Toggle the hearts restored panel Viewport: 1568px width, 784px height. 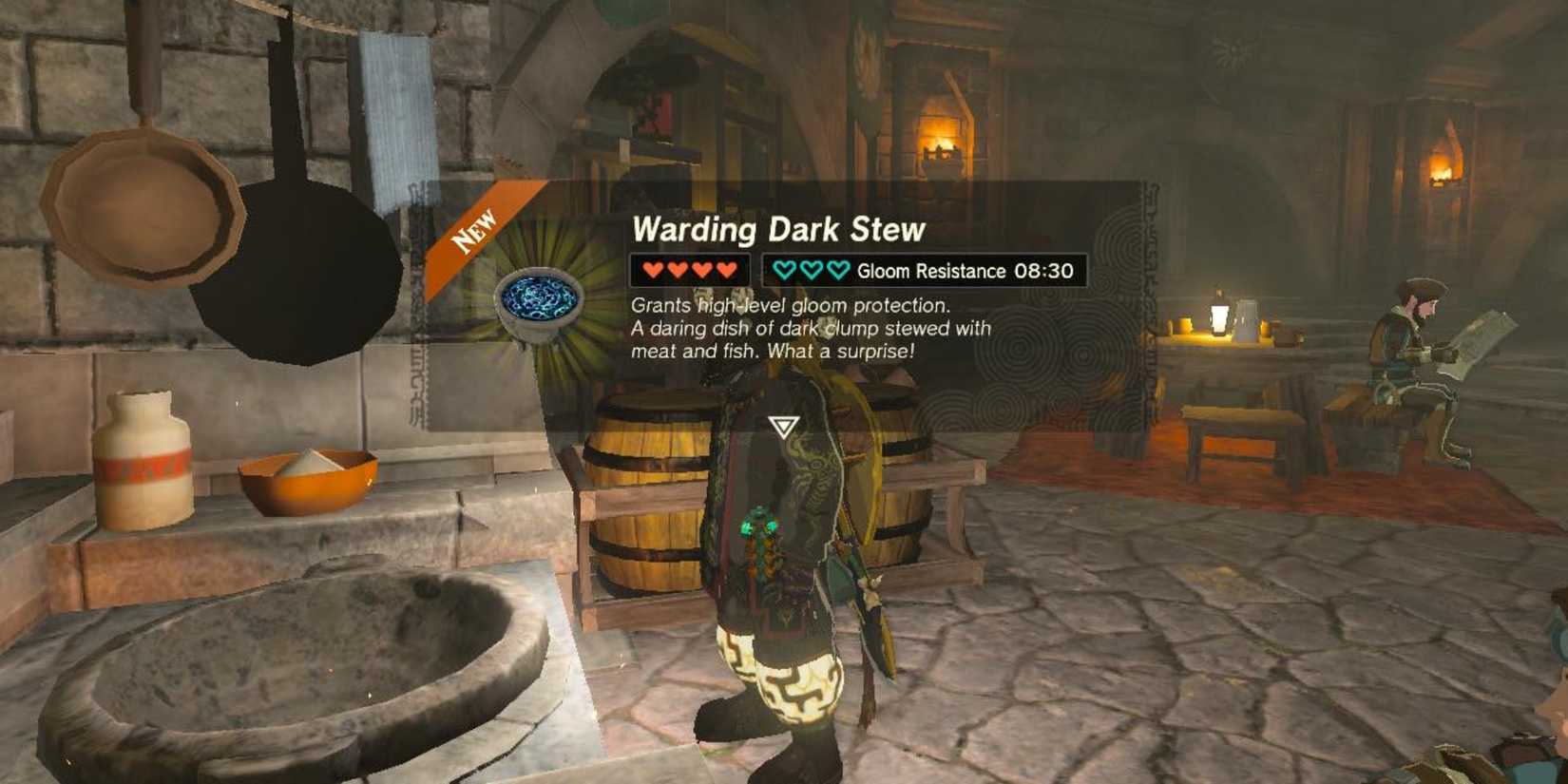(x=689, y=269)
